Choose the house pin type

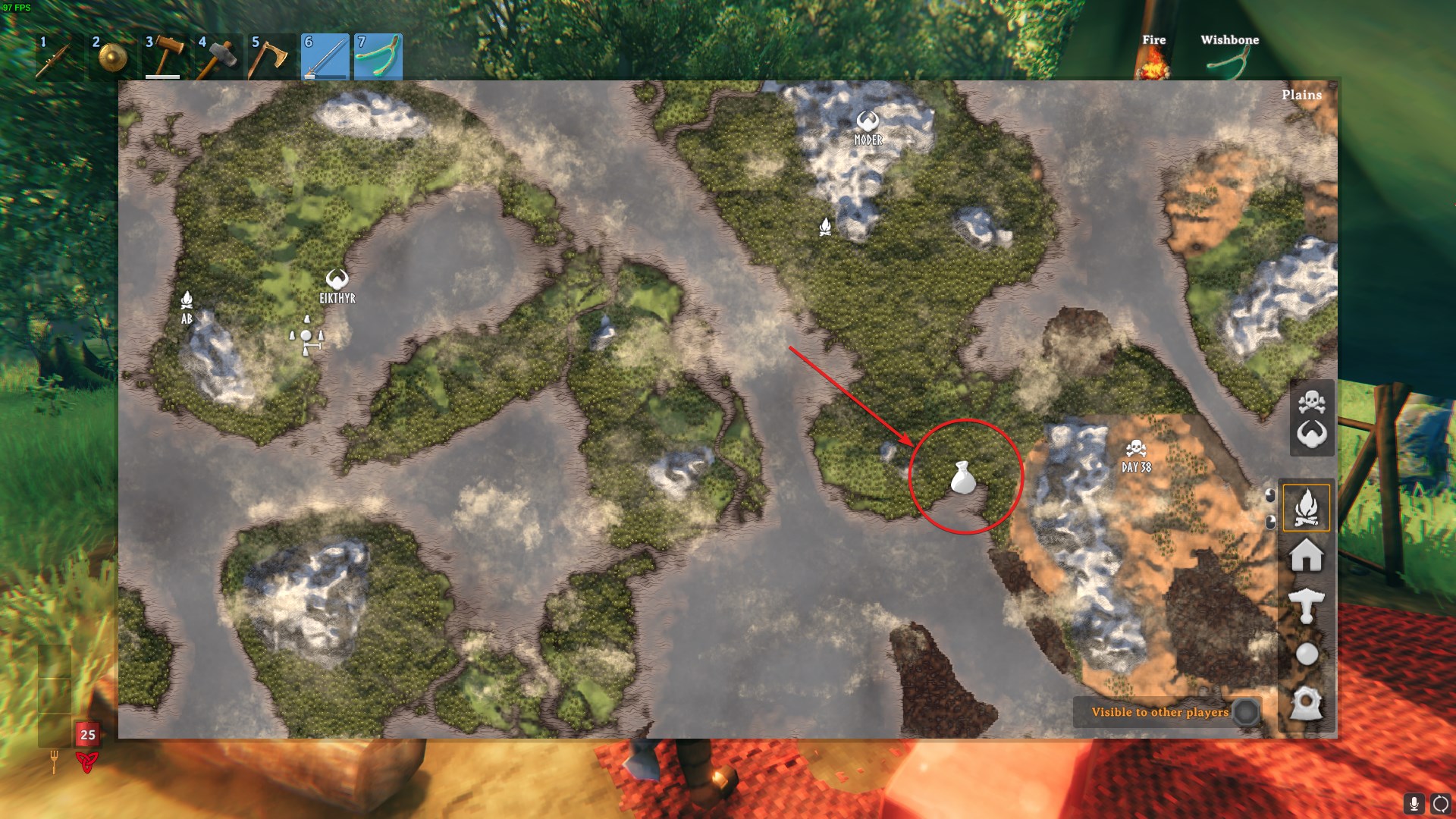(1306, 556)
